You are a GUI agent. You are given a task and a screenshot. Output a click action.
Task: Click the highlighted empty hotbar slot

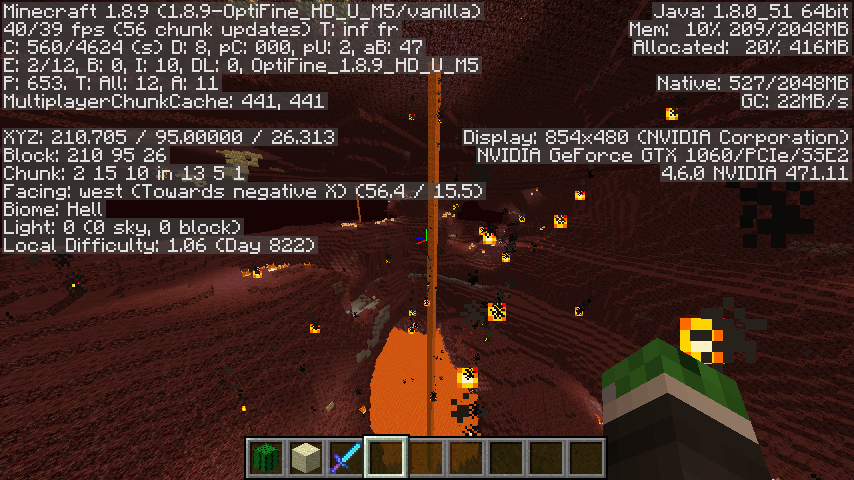click(386, 457)
